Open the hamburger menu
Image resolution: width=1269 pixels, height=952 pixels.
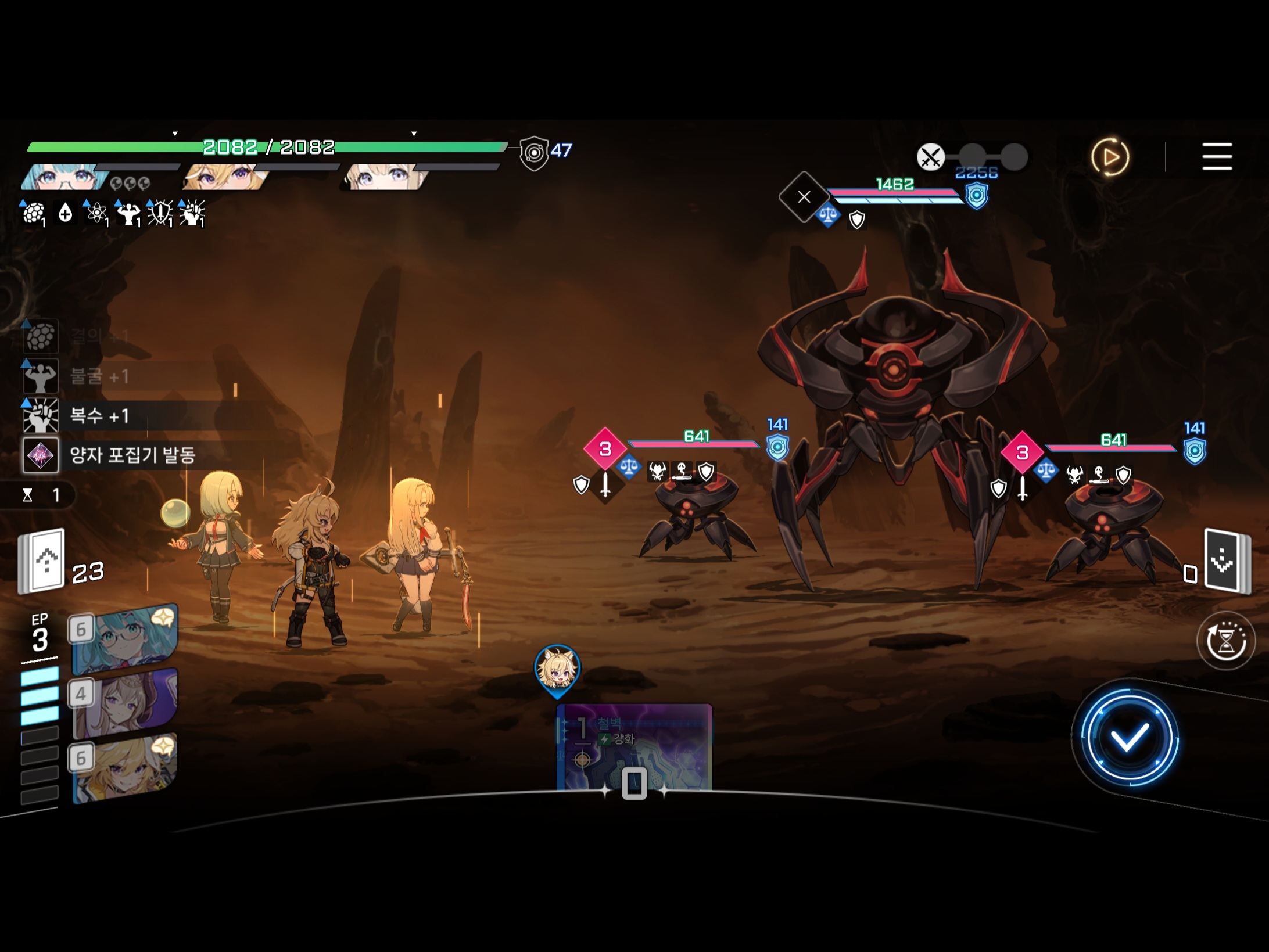pyautogui.click(x=1217, y=156)
